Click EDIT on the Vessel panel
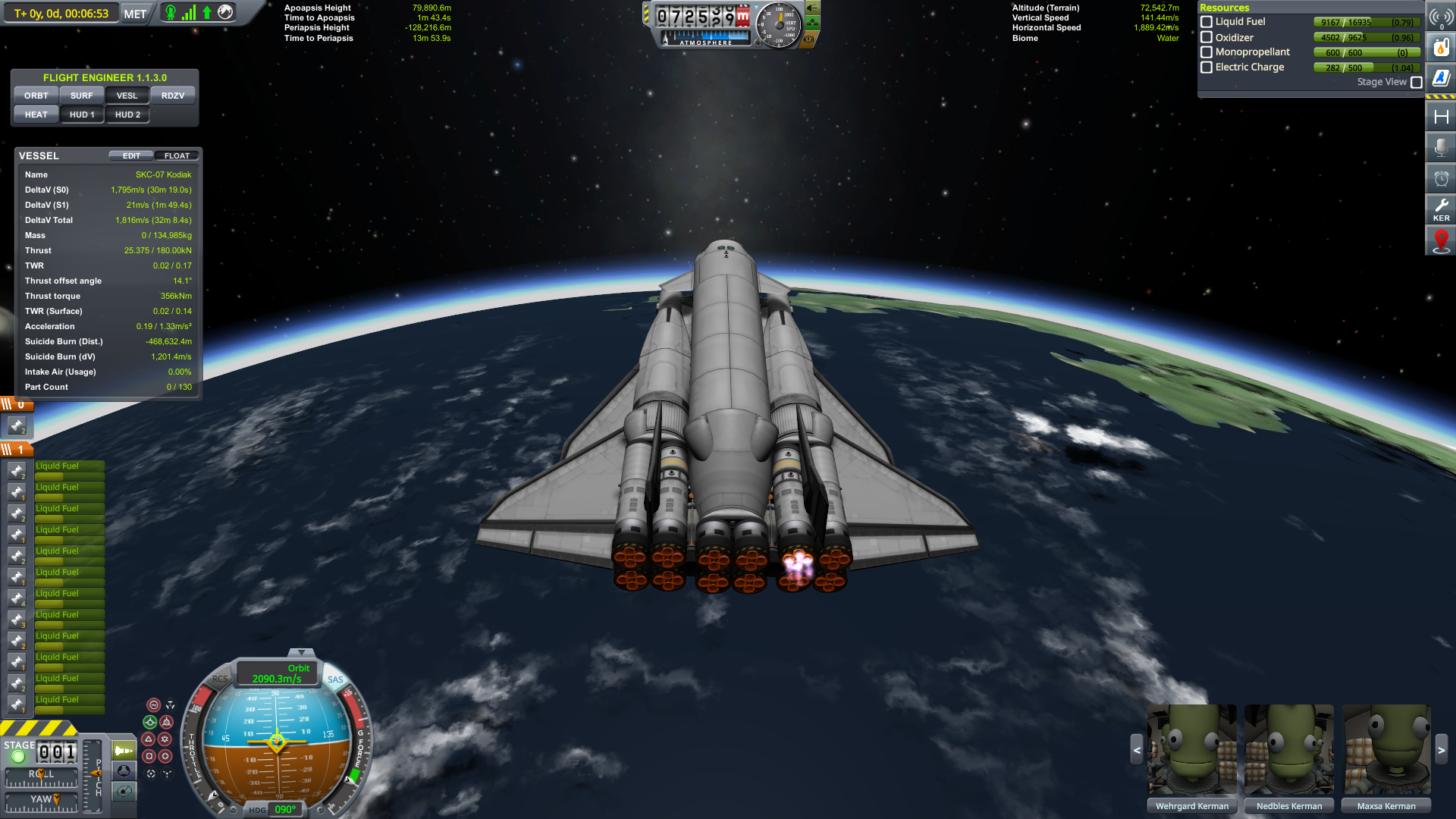This screenshot has height=819, width=1456. click(x=131, y=155)
